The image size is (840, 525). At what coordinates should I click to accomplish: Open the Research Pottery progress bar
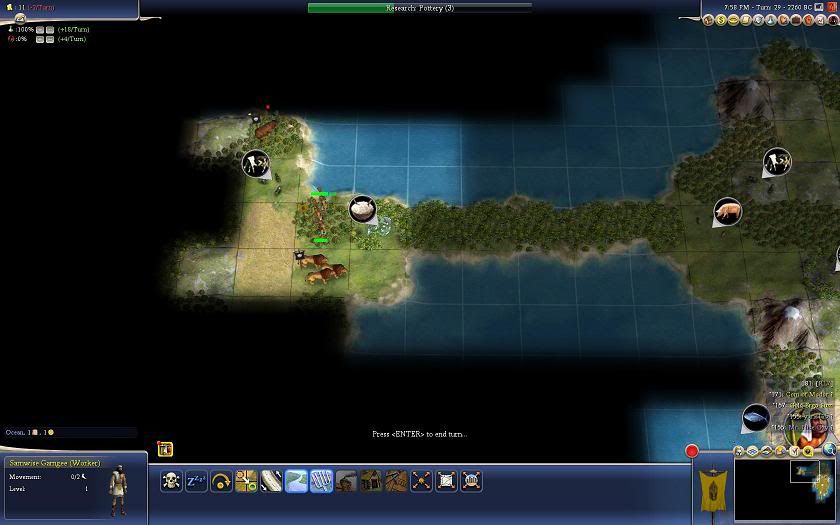click(420, 8)
